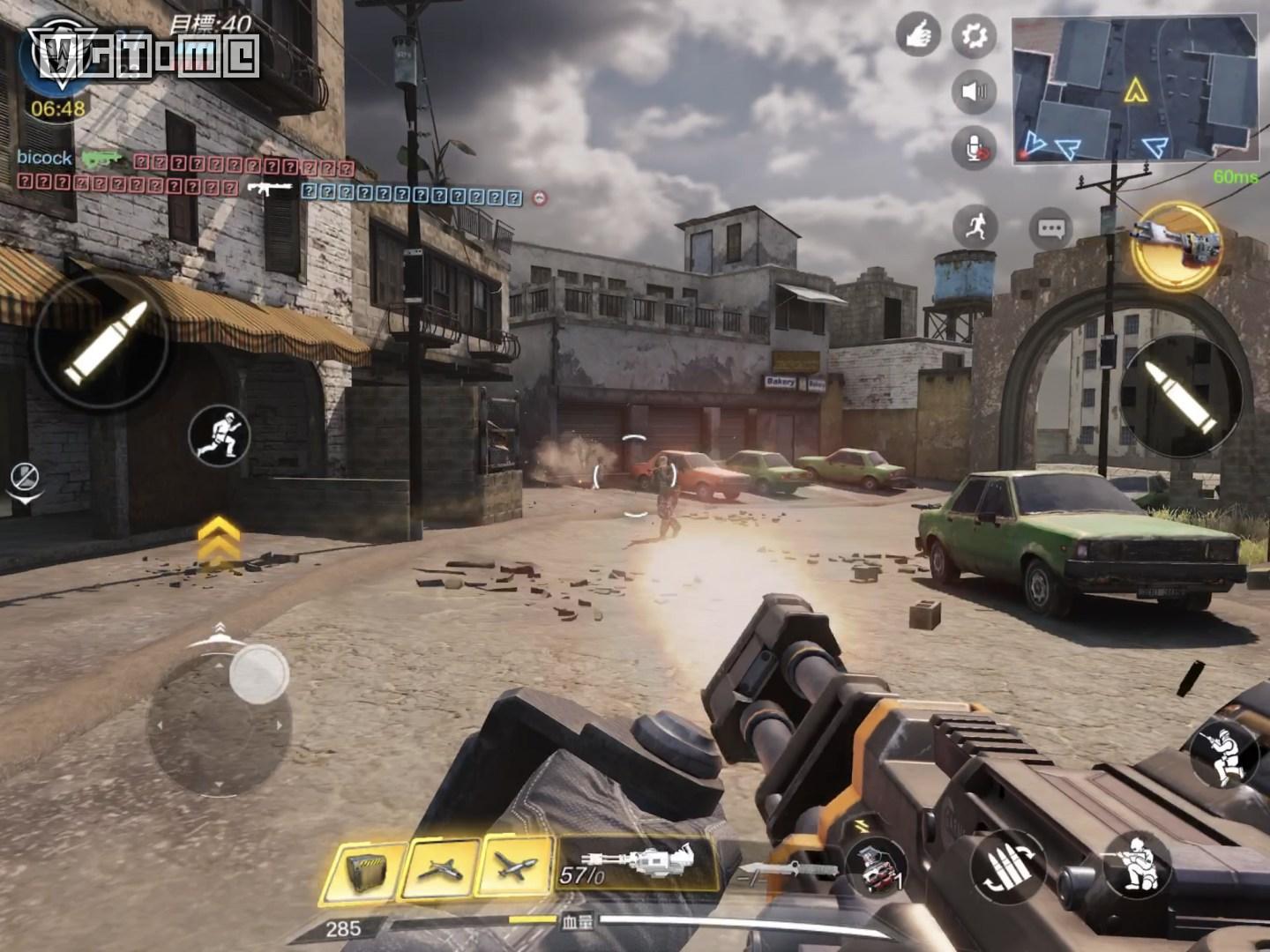The height and width of the screenshot is (952, 1270).
Task: Tap the kneeling soldier crouch button
Action: tap(1137, 865)
